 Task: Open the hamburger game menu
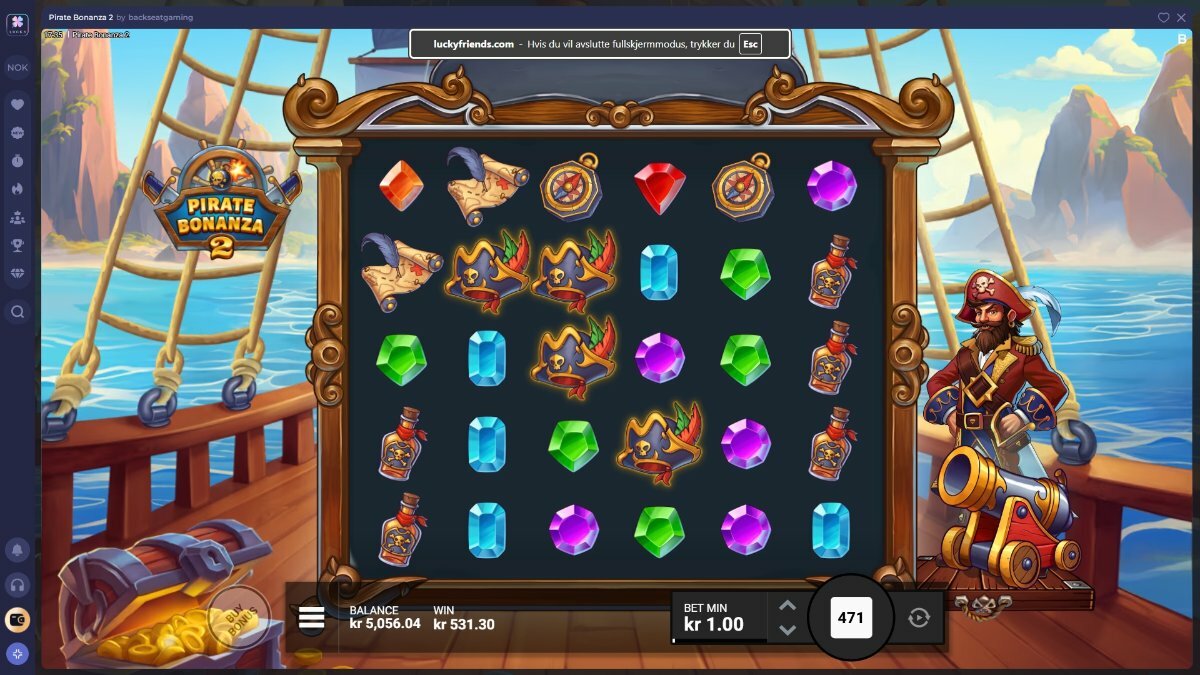[x=311, y=618]
